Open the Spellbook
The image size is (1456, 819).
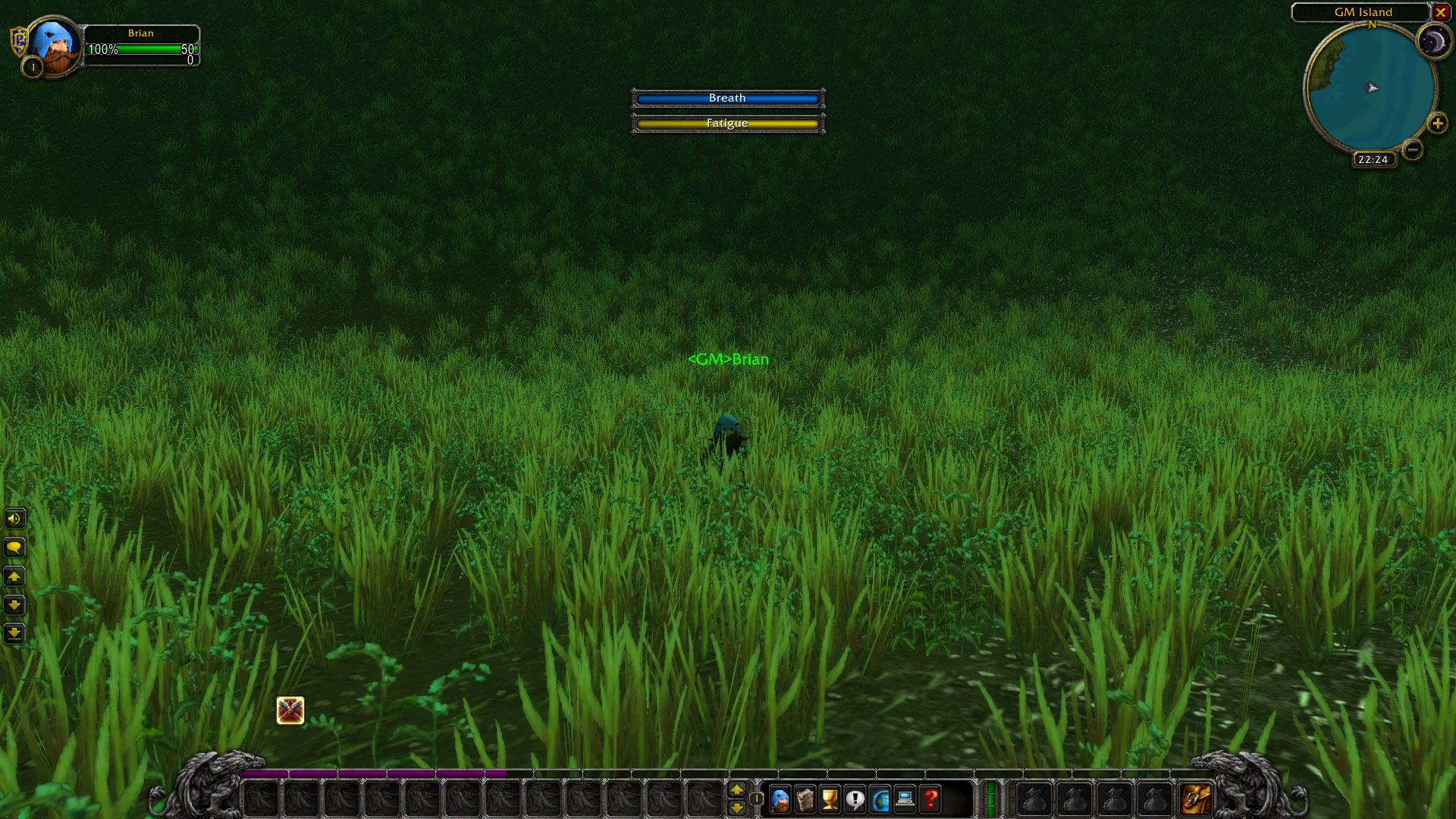[x=804, y=799]
